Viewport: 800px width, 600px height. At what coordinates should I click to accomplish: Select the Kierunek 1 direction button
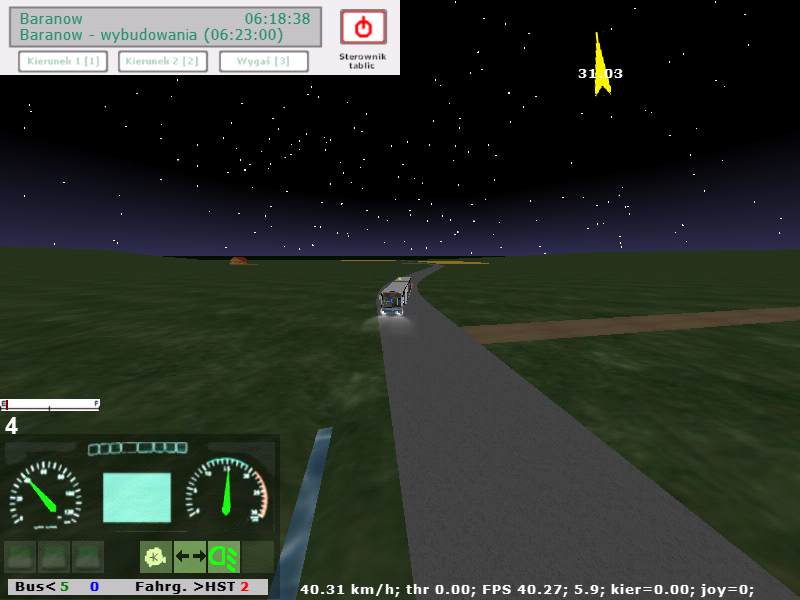[x=63, y=61]
